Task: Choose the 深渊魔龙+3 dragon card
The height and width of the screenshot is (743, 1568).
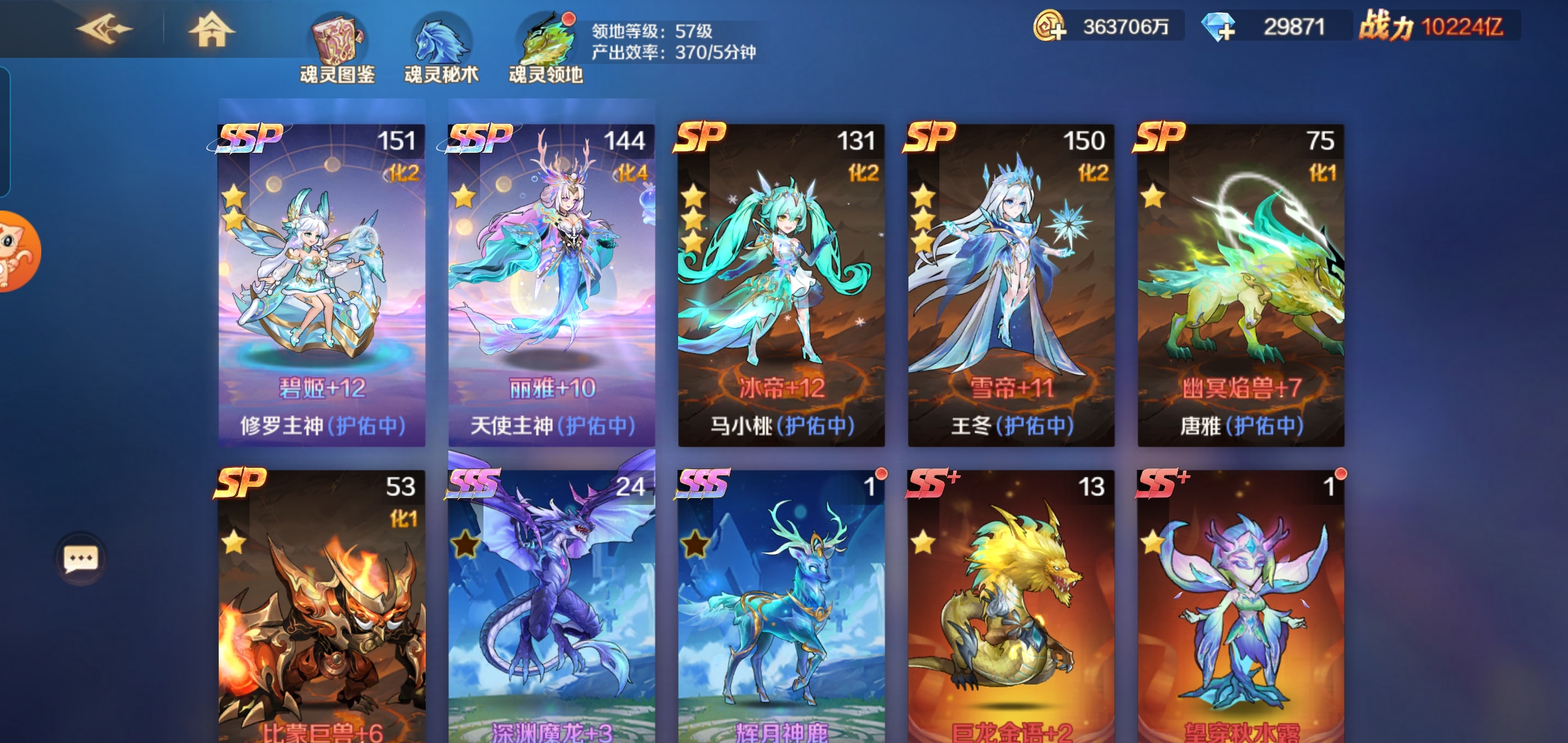Action: 552,605
